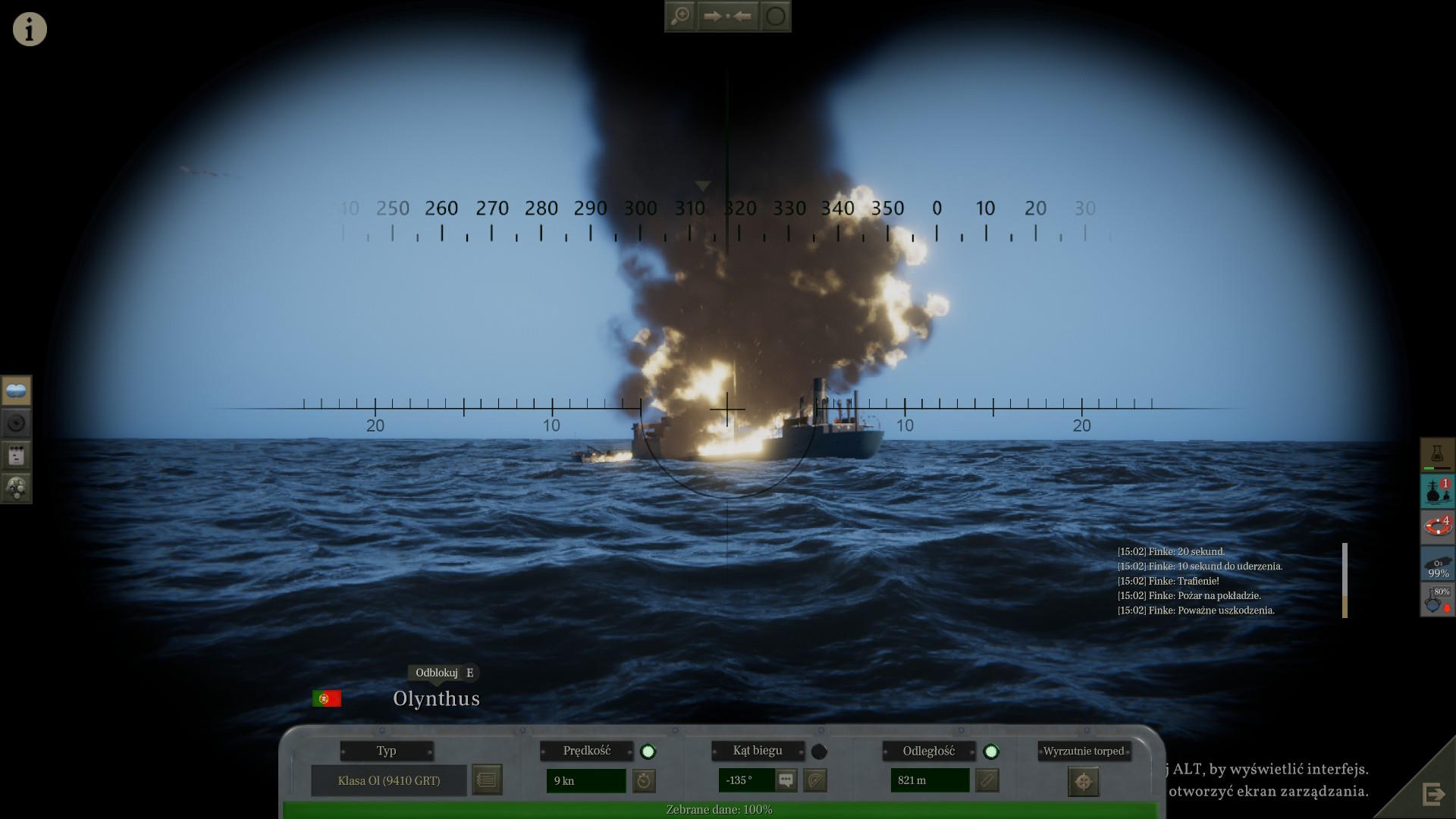Open the info panel icon
This screenshot has height=819, width=1456.
click(x=30, y=30)
